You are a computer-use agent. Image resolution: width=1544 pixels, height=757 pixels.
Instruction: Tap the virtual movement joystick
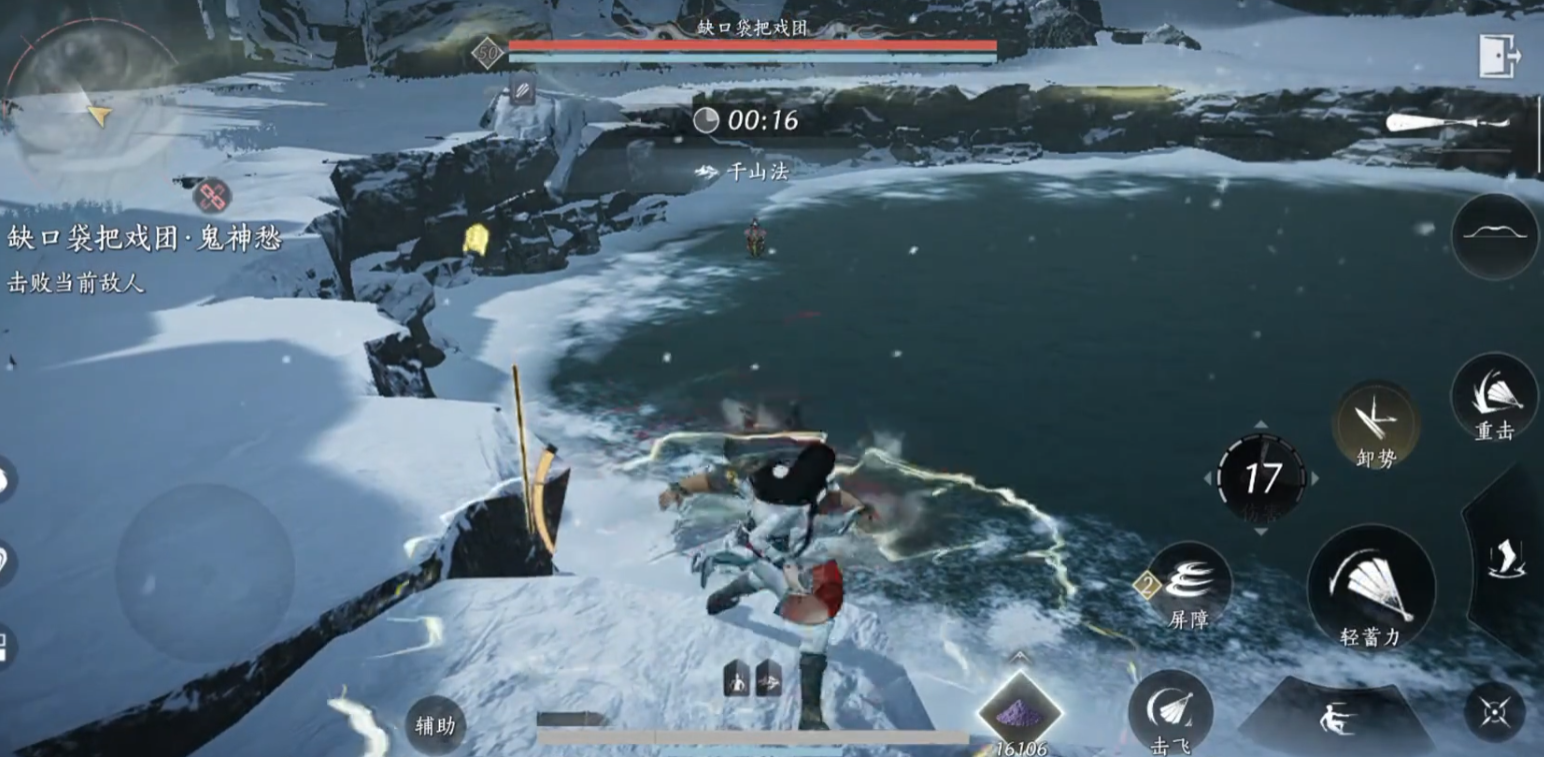(x=204, y=572)
